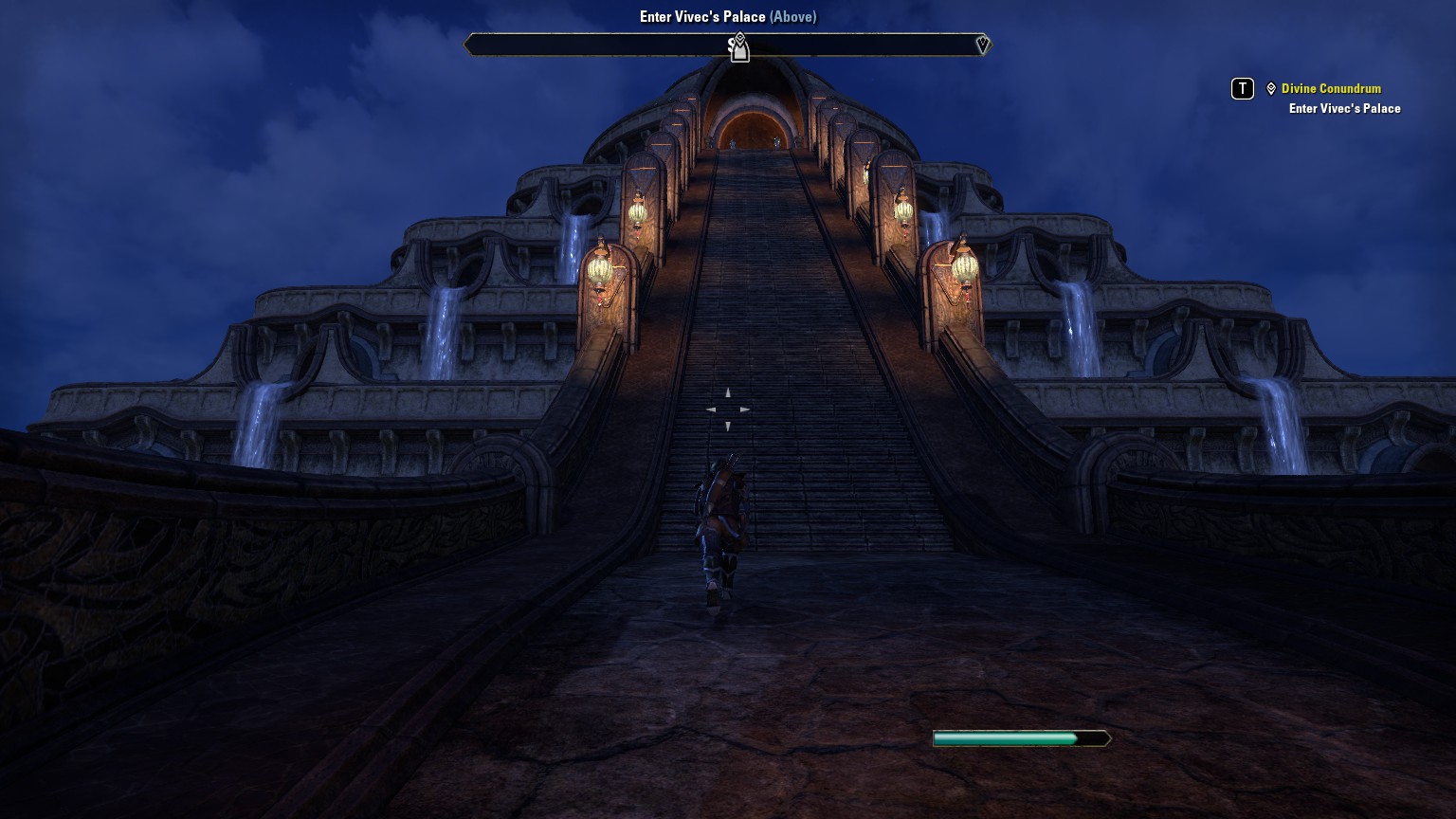Viewport: 1456px width, 819px height.
Task: Select the Divine Conundrum quest title
Action: (x=1331, y=88)
